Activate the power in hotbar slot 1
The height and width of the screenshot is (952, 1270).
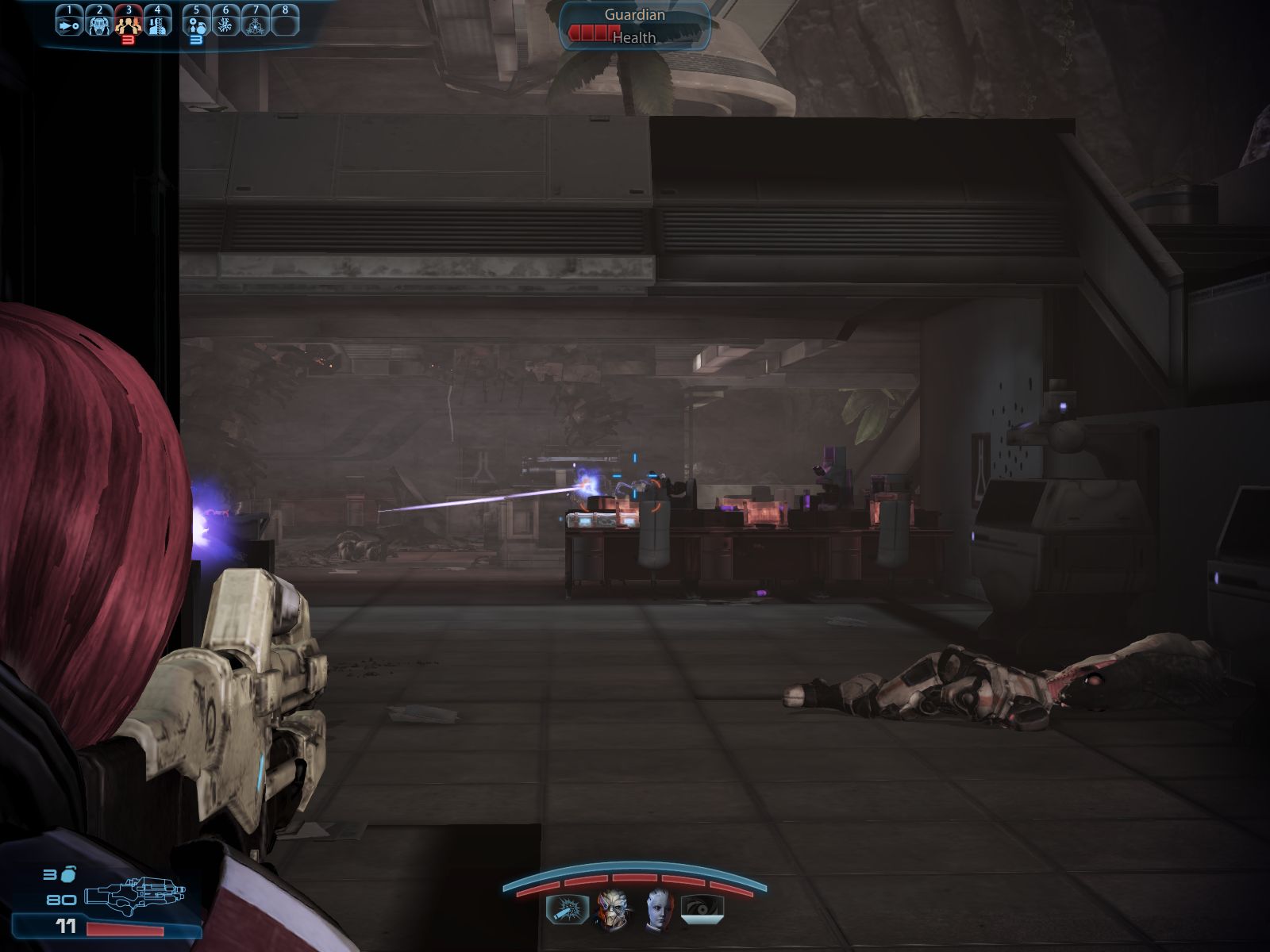tap(70, 24)
